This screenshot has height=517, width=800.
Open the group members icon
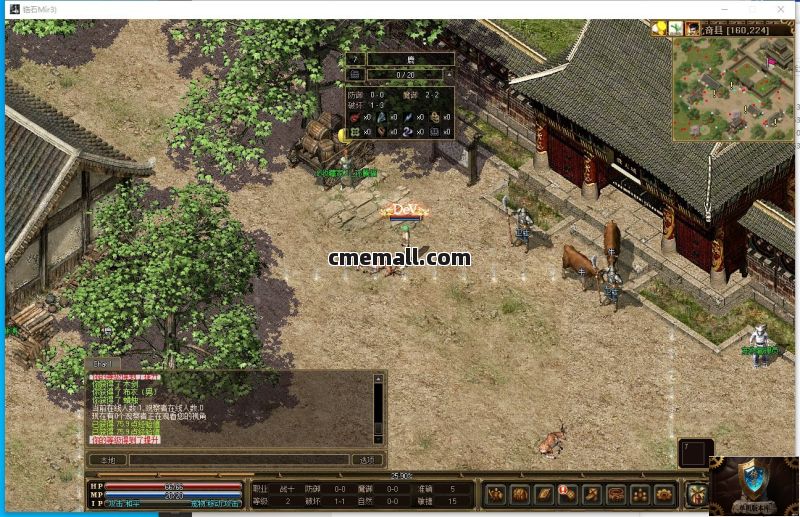[x=640, y=494]
